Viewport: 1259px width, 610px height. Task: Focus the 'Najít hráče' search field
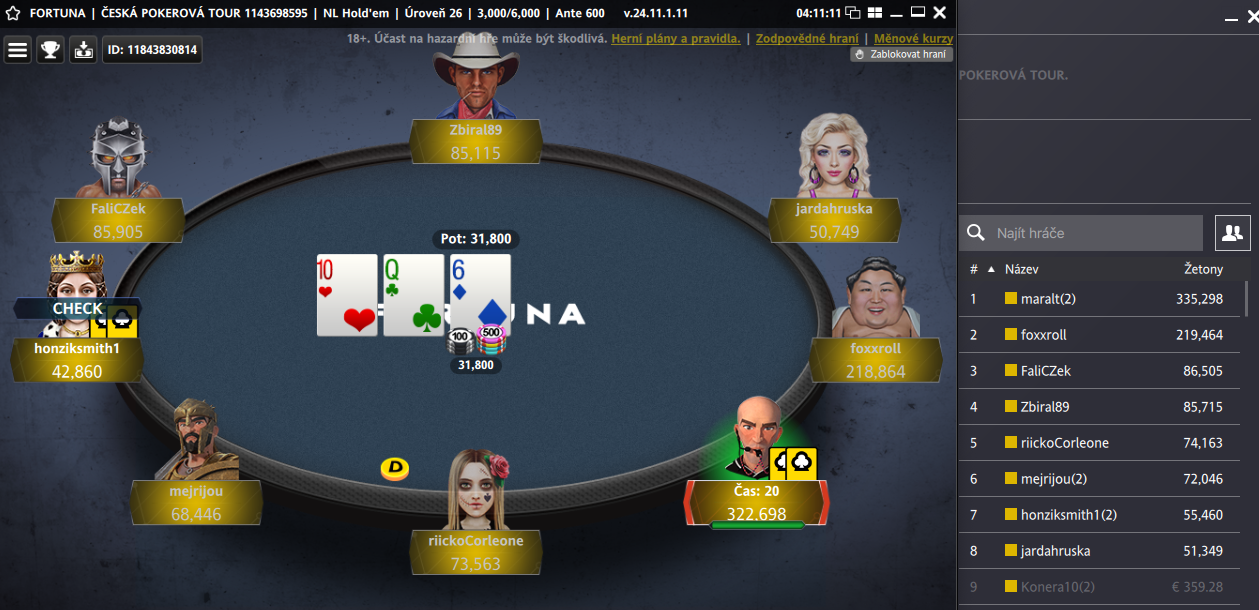(1095, 233)
